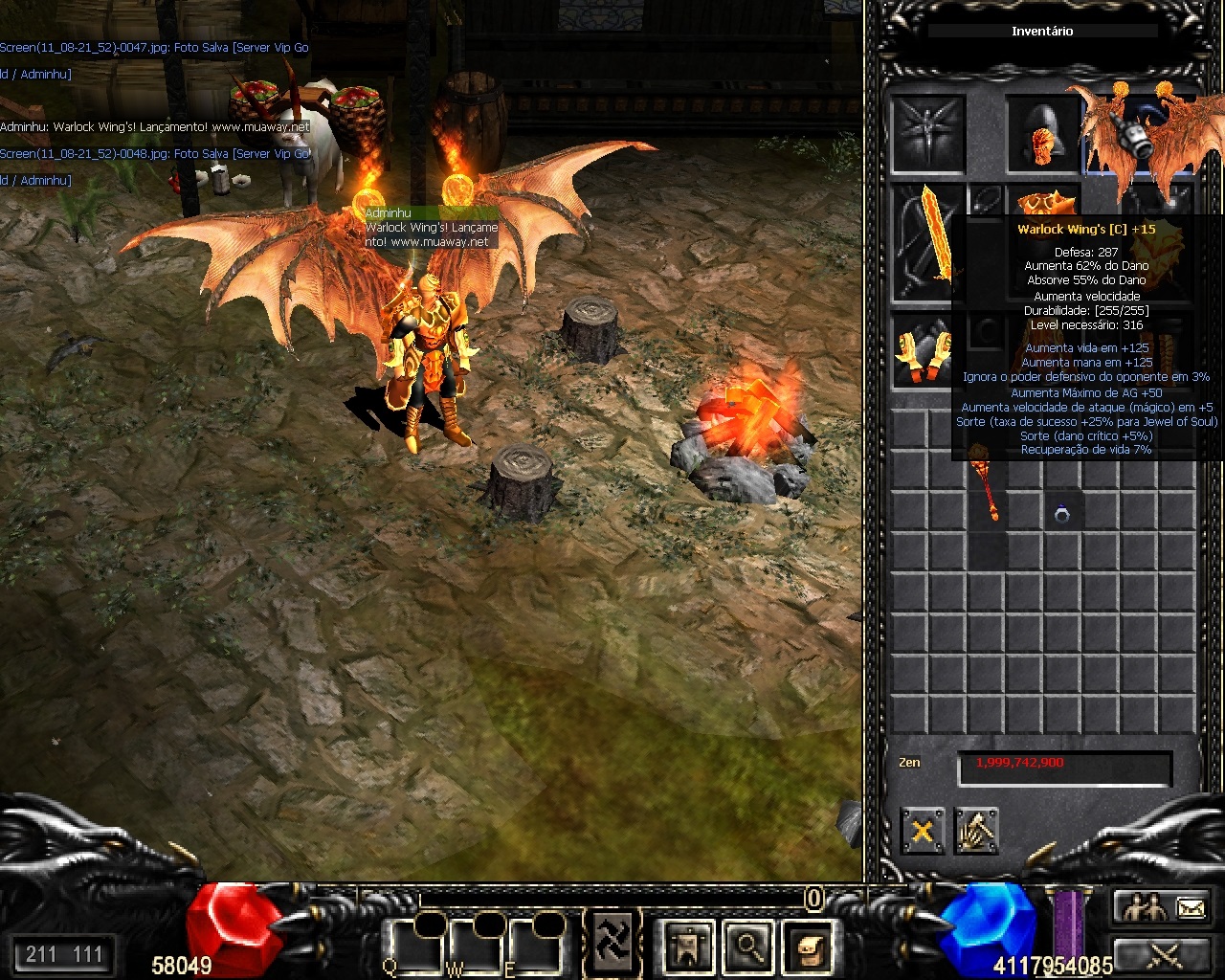Viewport: 1225px width, 980px height.
Task: Select the equipped orange helmet slot
Action: pyautogui.click(x=1042, y=134)
